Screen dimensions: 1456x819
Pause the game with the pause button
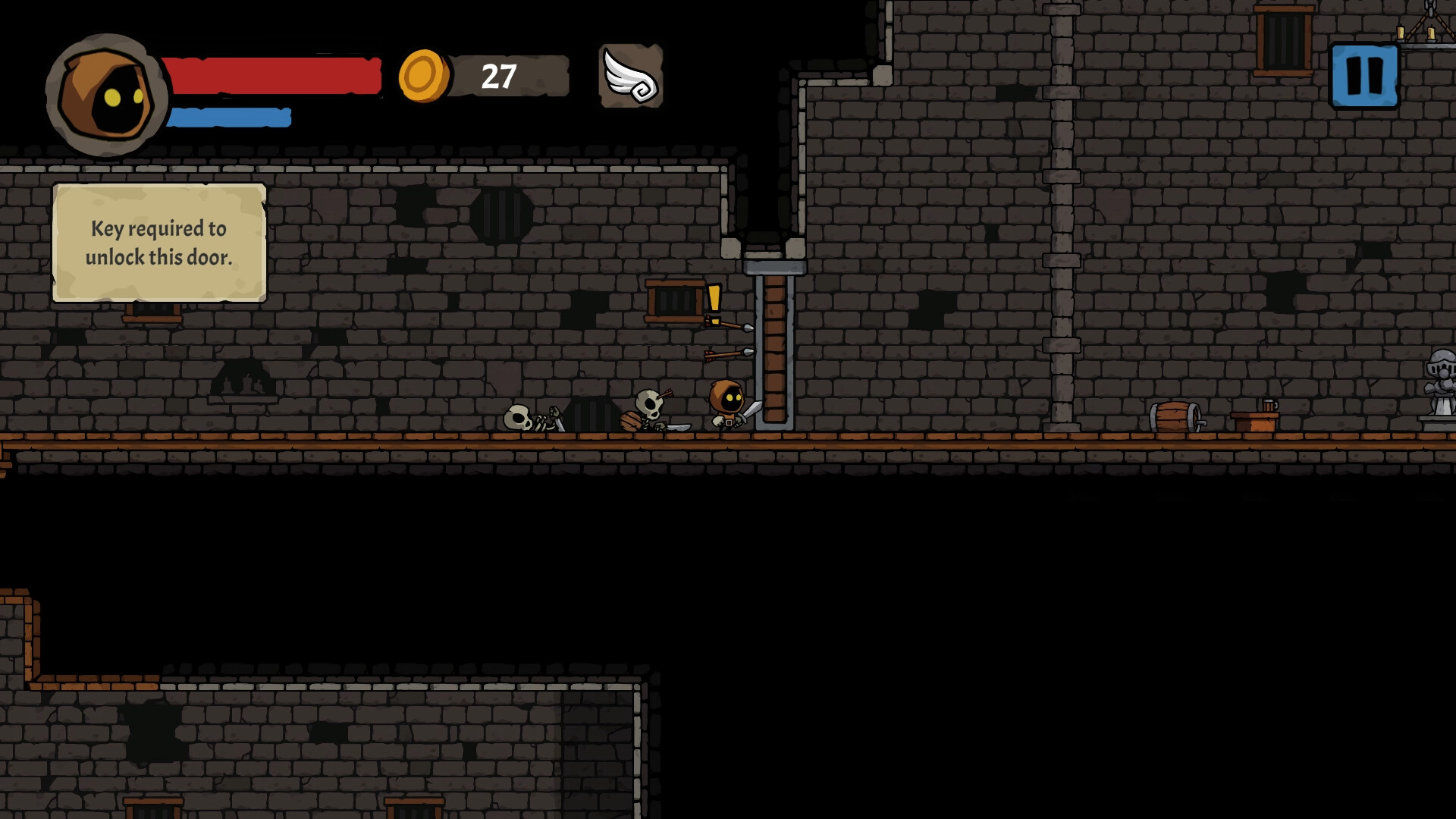(x=1363, y=74)
